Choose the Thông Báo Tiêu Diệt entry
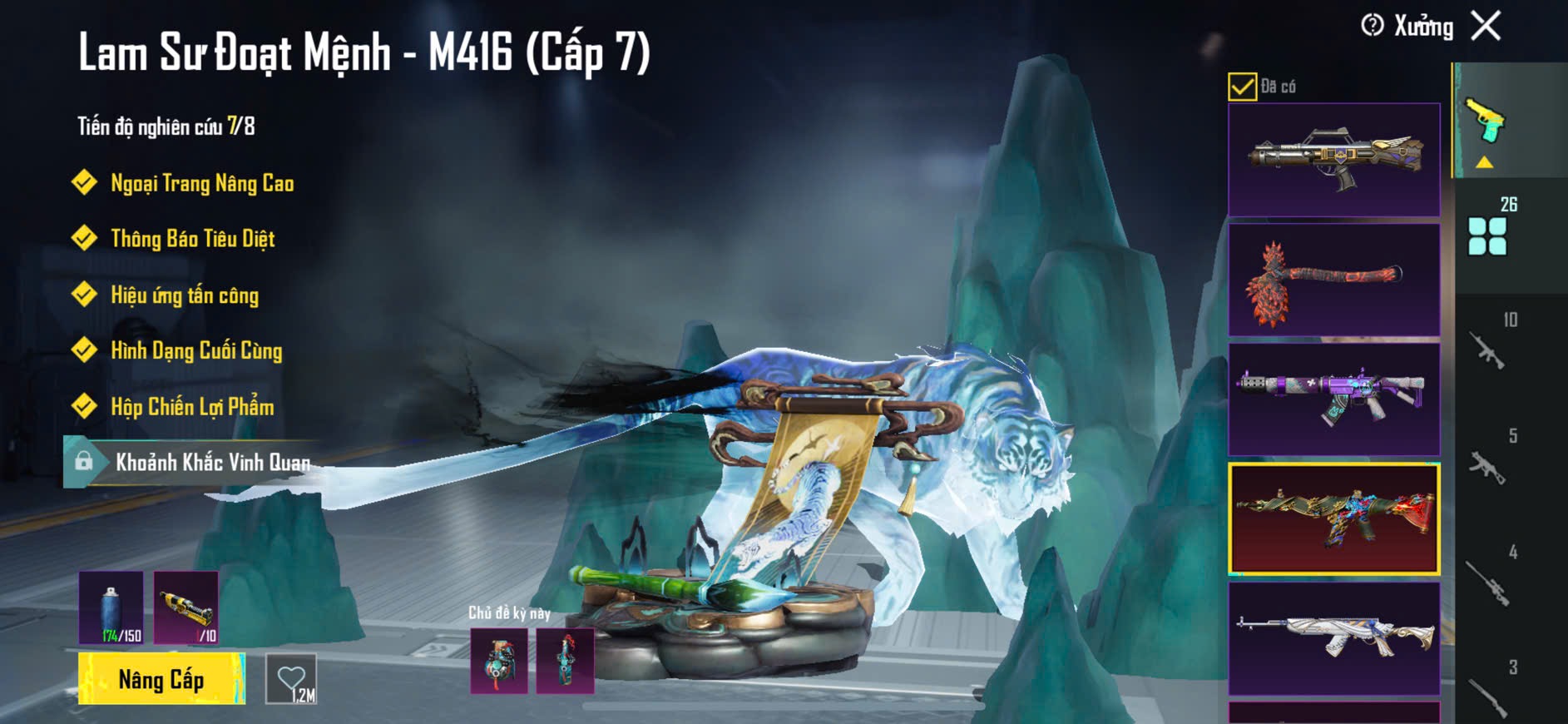 (x=192, y=239)
